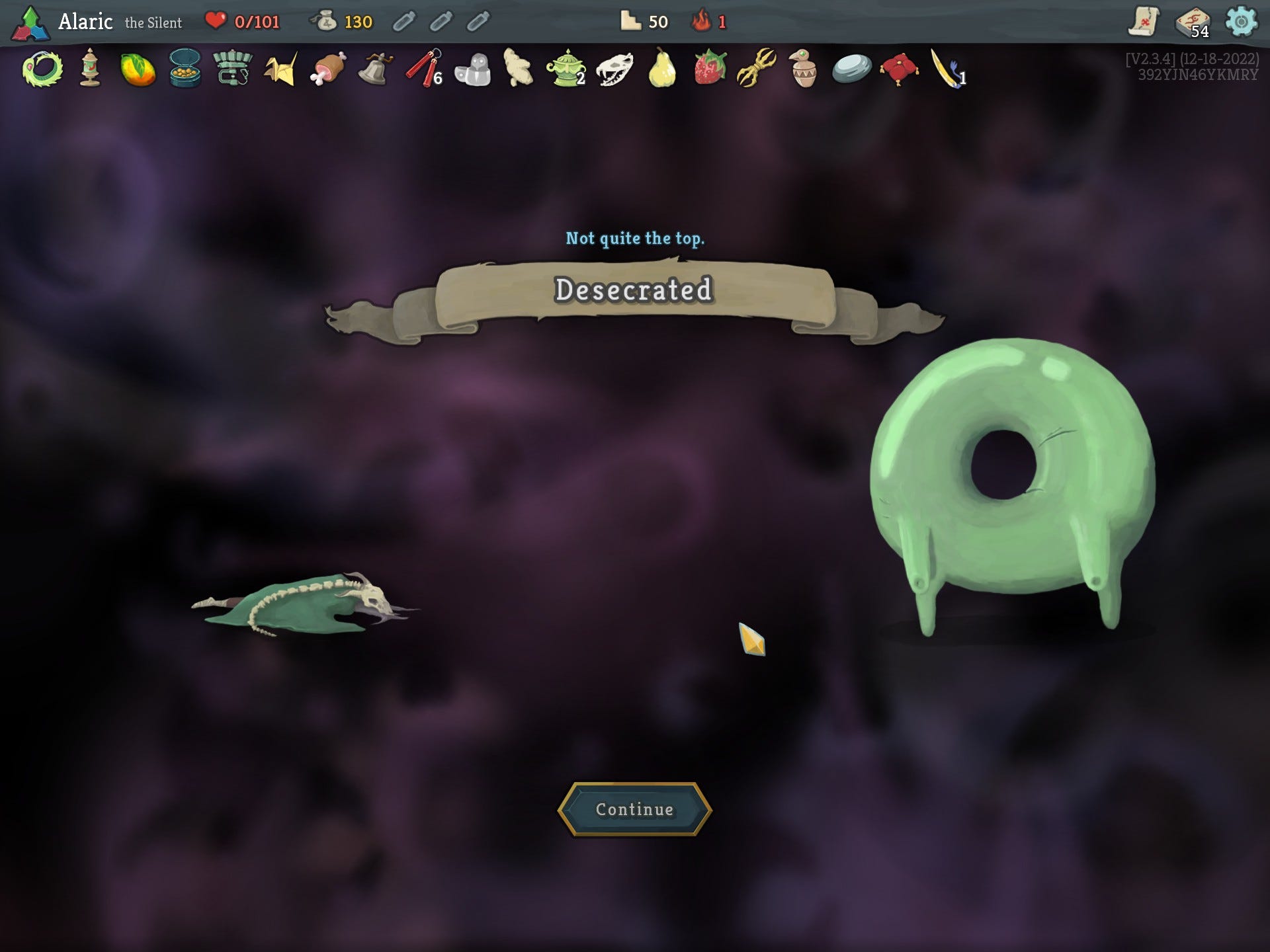Select the Calling Bell relic

point(375,69)
